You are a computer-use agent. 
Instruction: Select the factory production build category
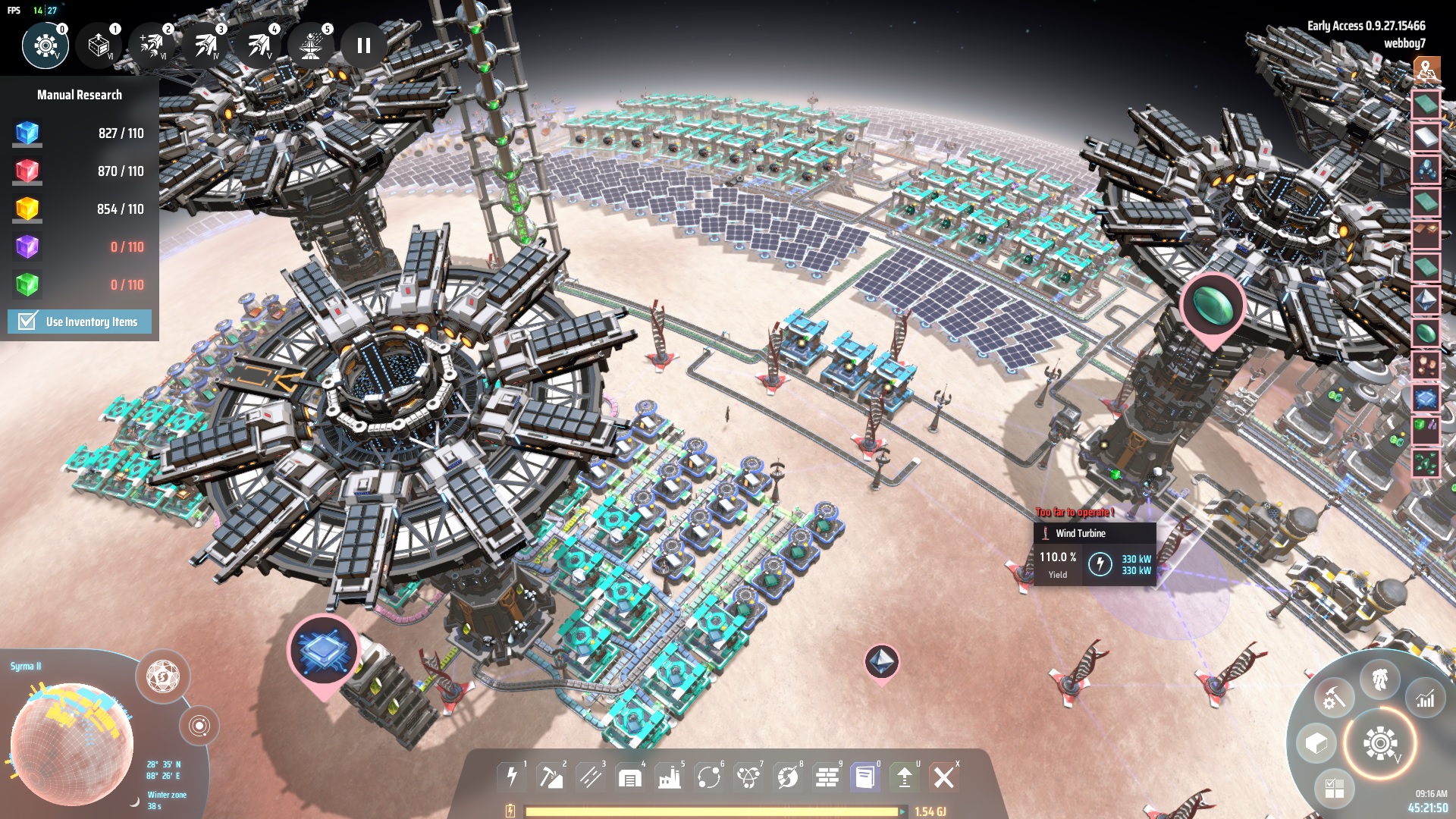(670, 777)
